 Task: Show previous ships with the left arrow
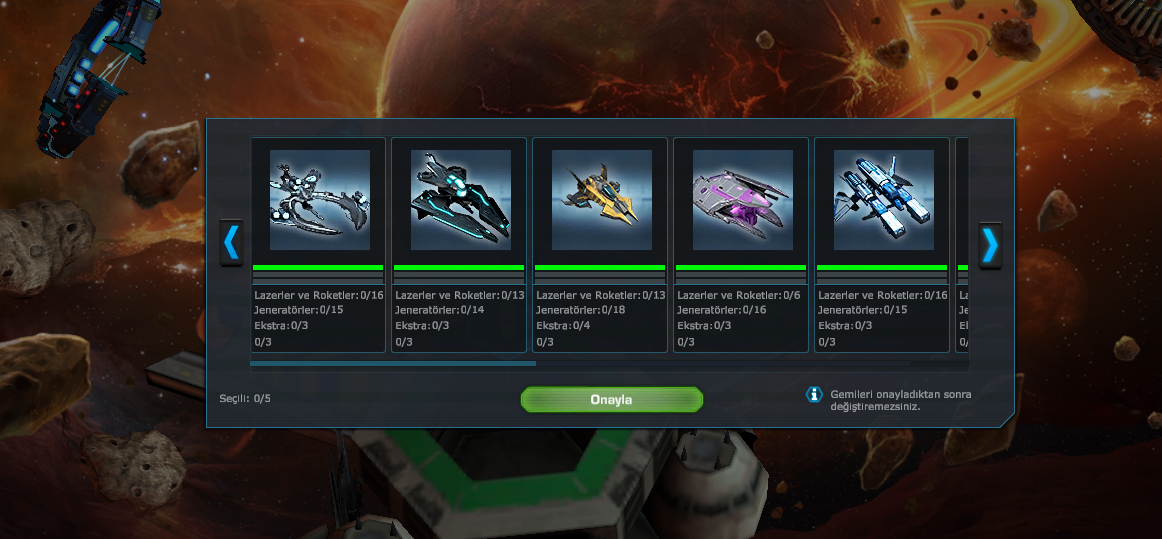[x=231, y=244]
